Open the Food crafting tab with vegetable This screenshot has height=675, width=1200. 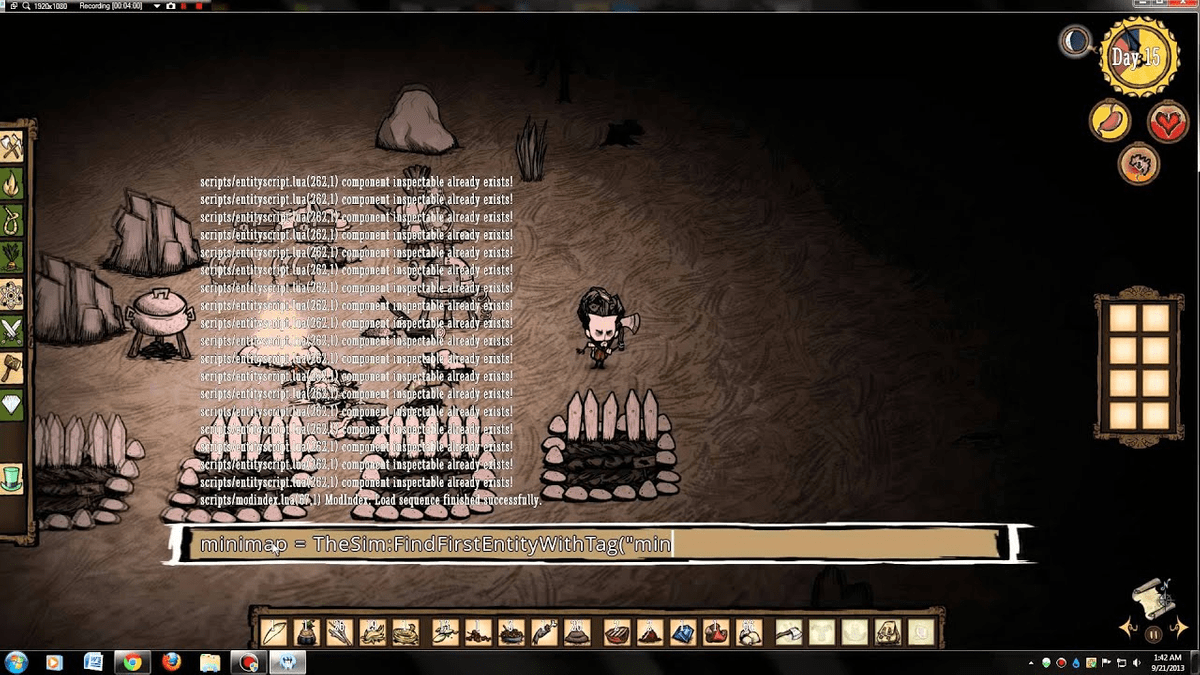[x=11, y=255]
